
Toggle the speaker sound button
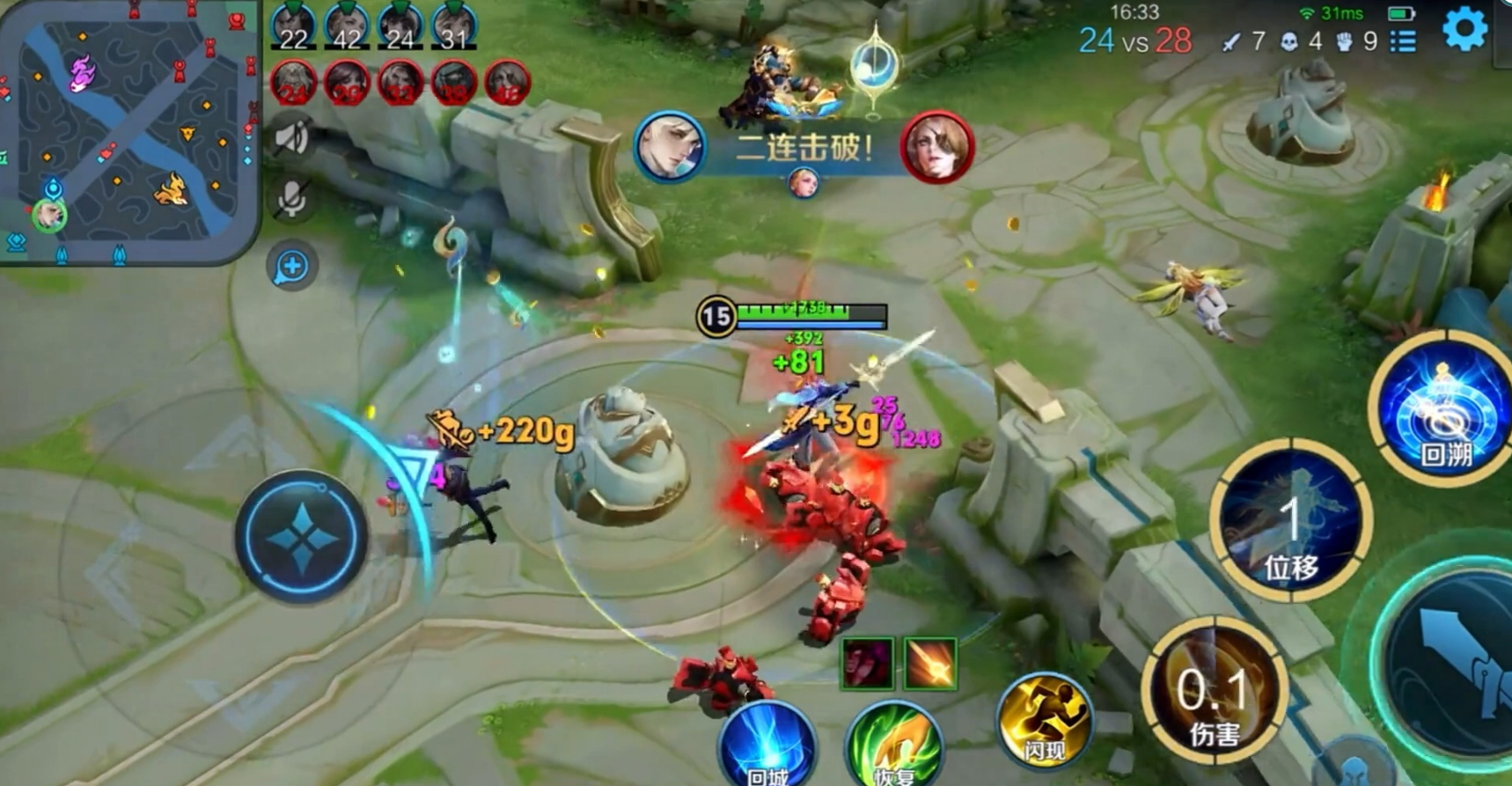point(291,138)
